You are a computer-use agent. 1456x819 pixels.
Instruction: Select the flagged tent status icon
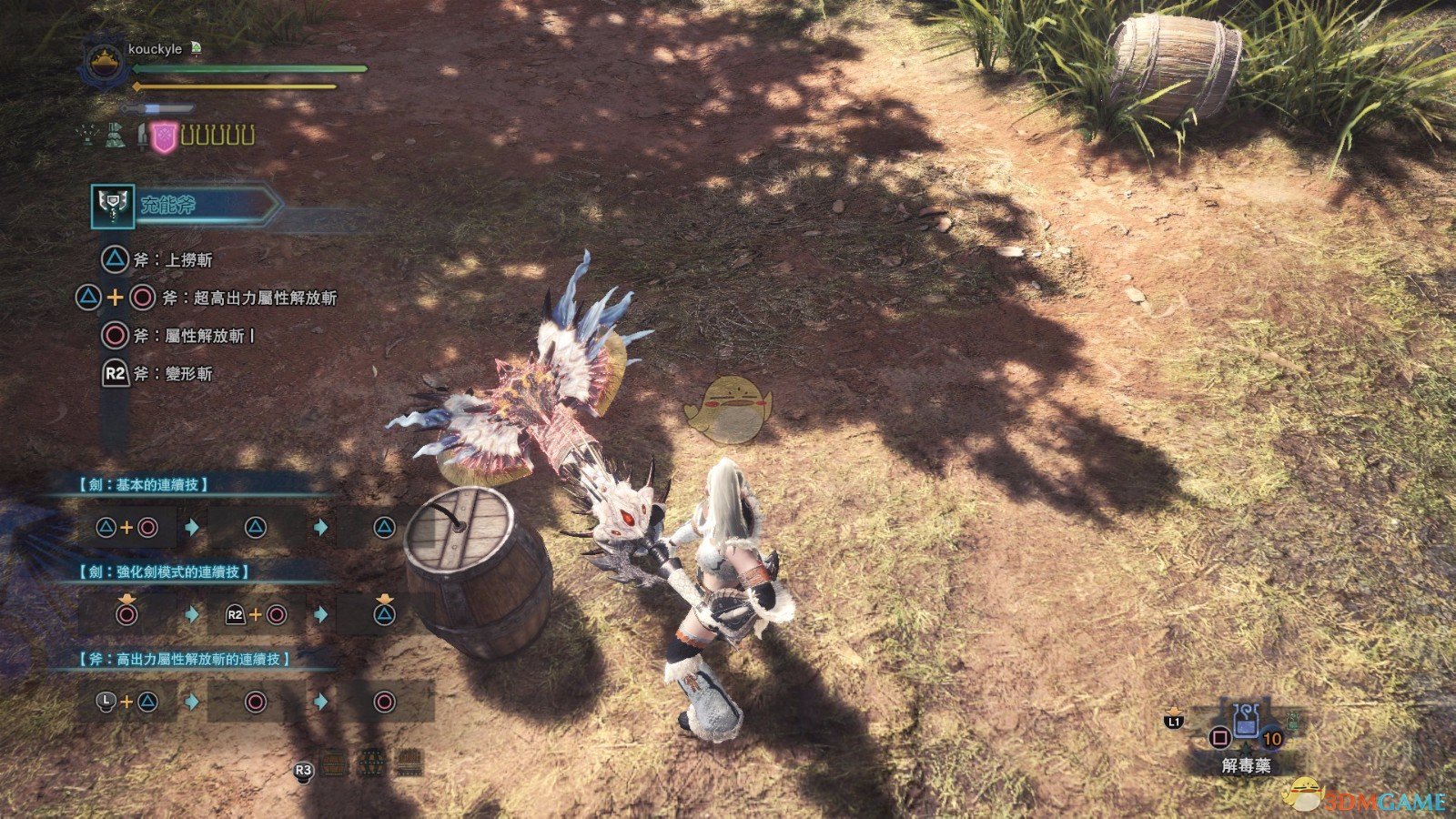pos(115,136)
